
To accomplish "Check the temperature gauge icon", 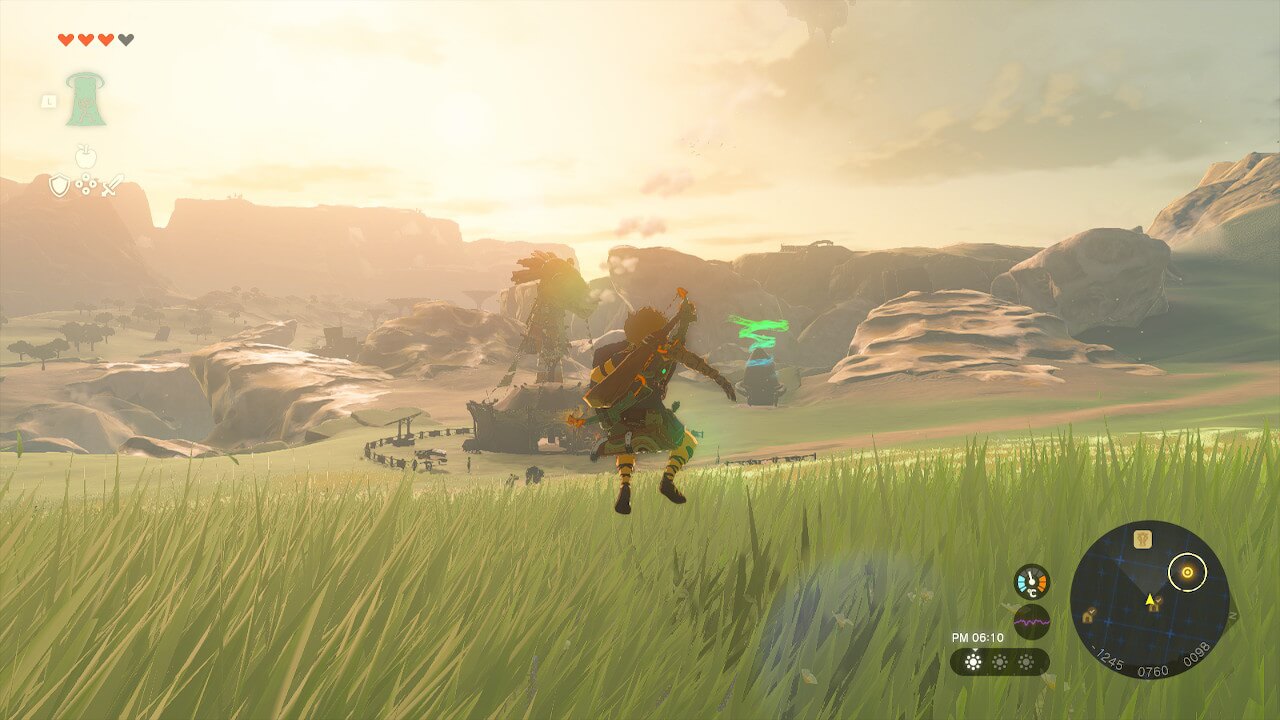I will (1031, 582).
